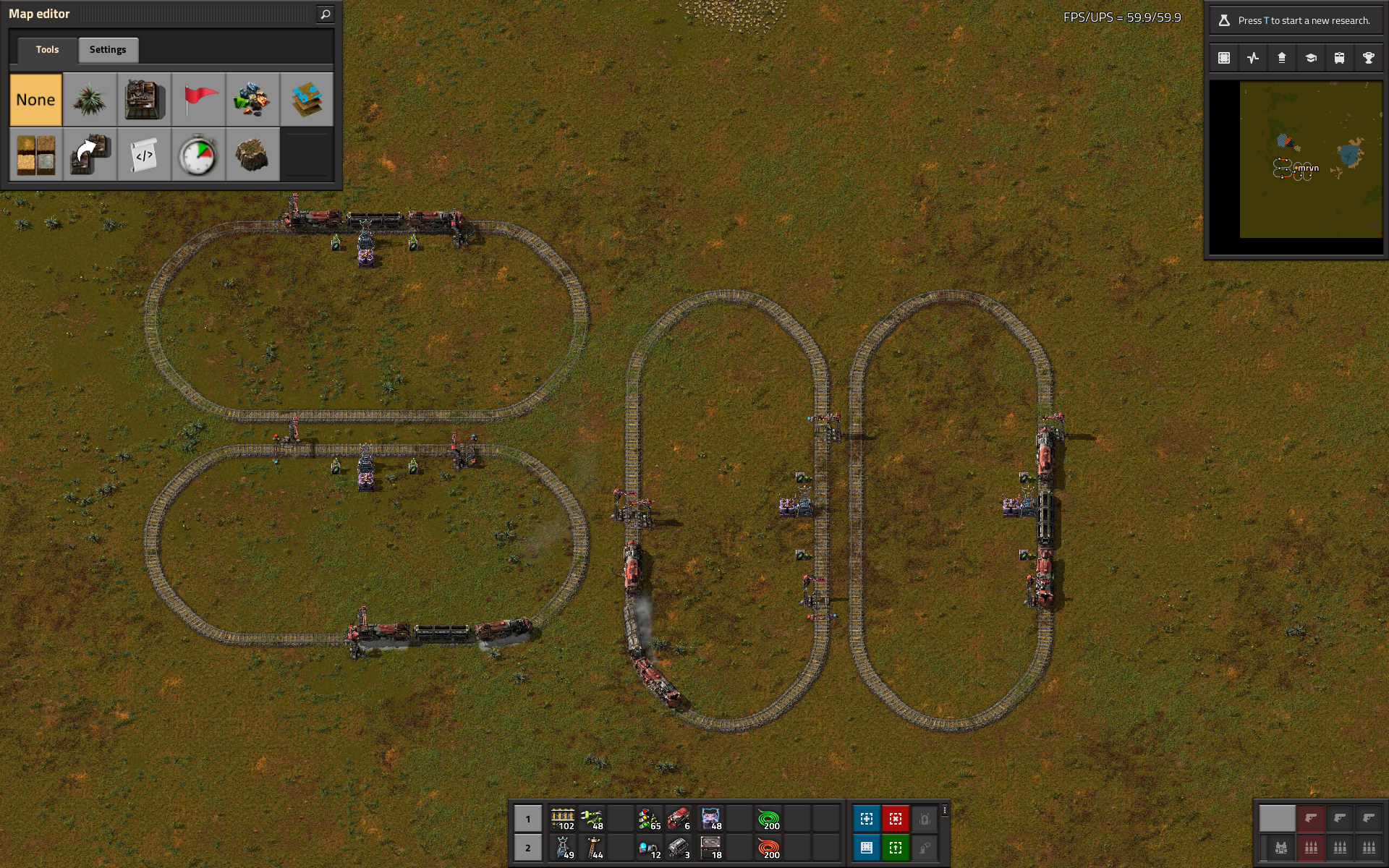This screenshot has width=1389, height=868.
Task: Switch to the Settings tab in Map editor
Action: pos(108,49)
